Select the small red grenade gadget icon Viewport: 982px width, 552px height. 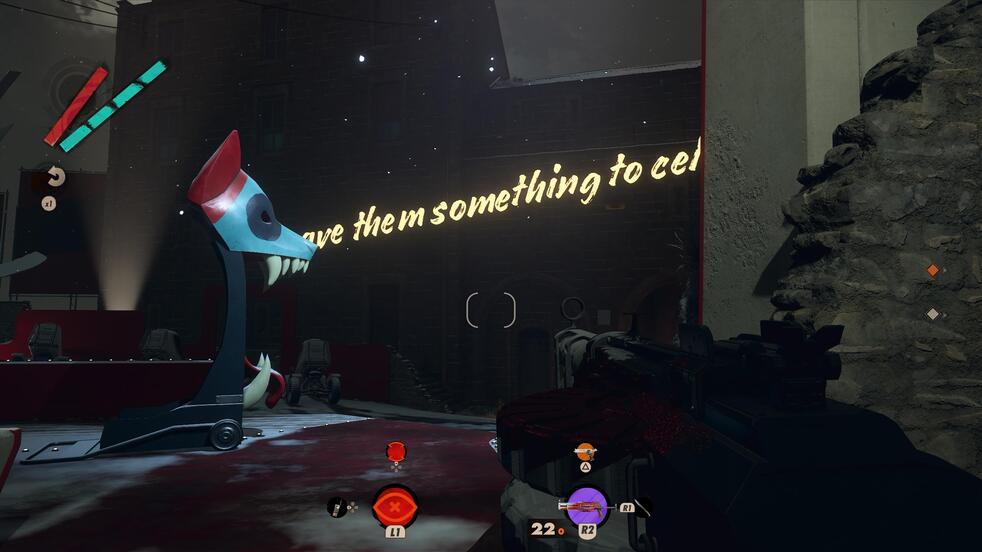[395, 452]
